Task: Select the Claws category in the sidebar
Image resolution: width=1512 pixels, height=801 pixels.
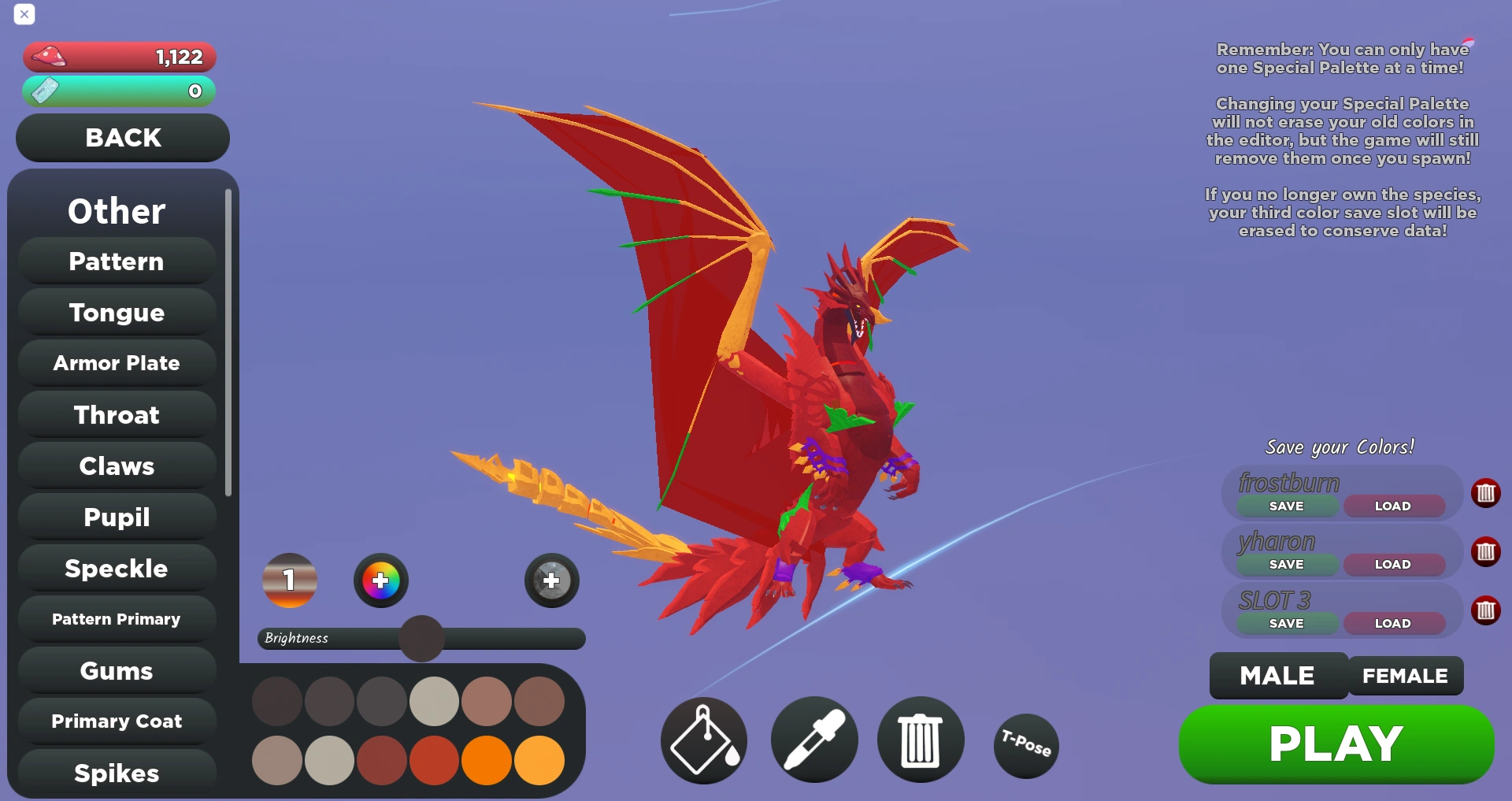Action: (x=116, y=465)
